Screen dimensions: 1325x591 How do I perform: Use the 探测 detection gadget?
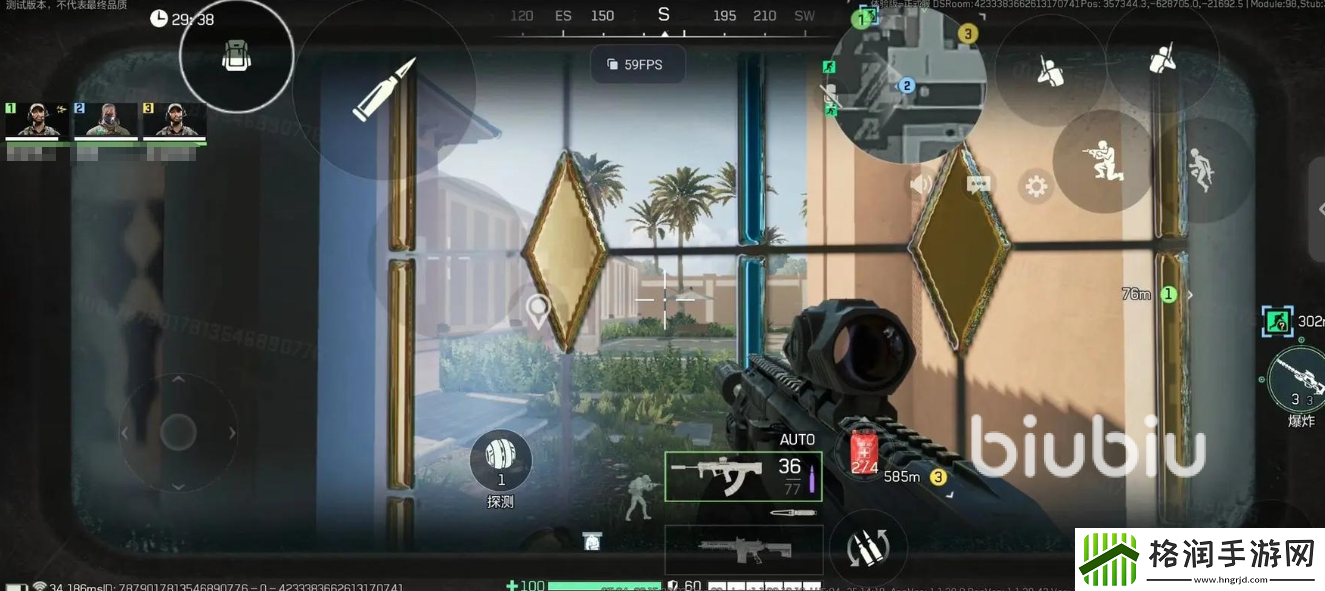tap(500, 462)
